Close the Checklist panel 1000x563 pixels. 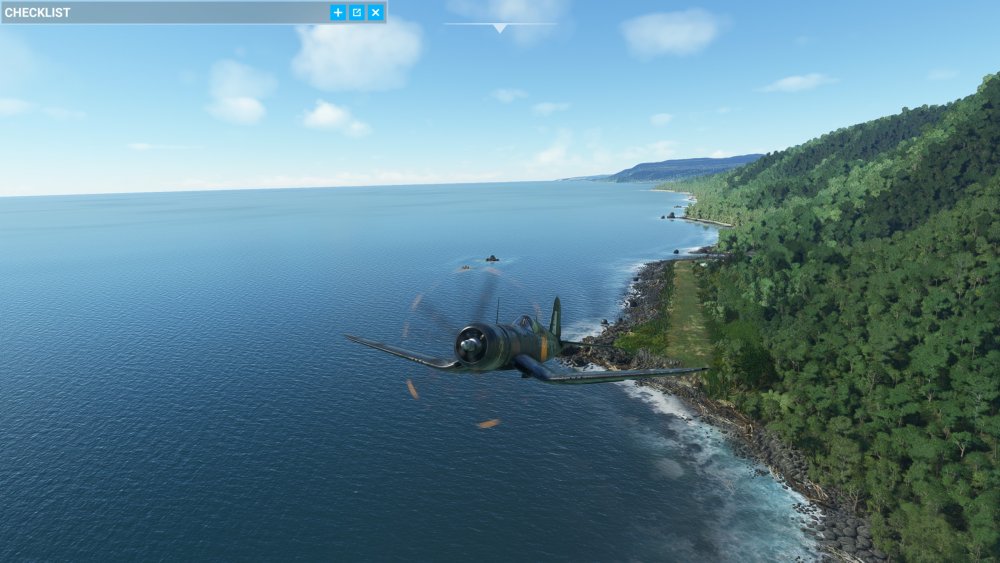tap(375, 12)
